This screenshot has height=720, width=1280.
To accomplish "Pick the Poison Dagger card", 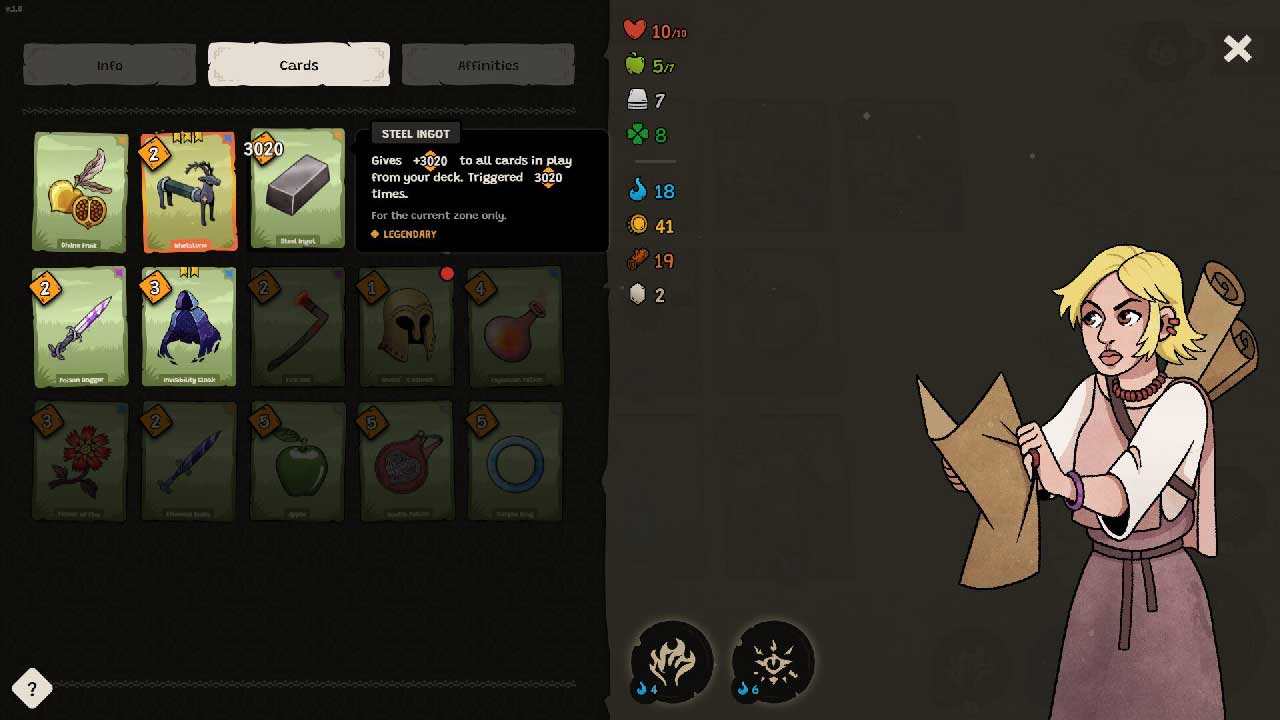I will 80,327.
